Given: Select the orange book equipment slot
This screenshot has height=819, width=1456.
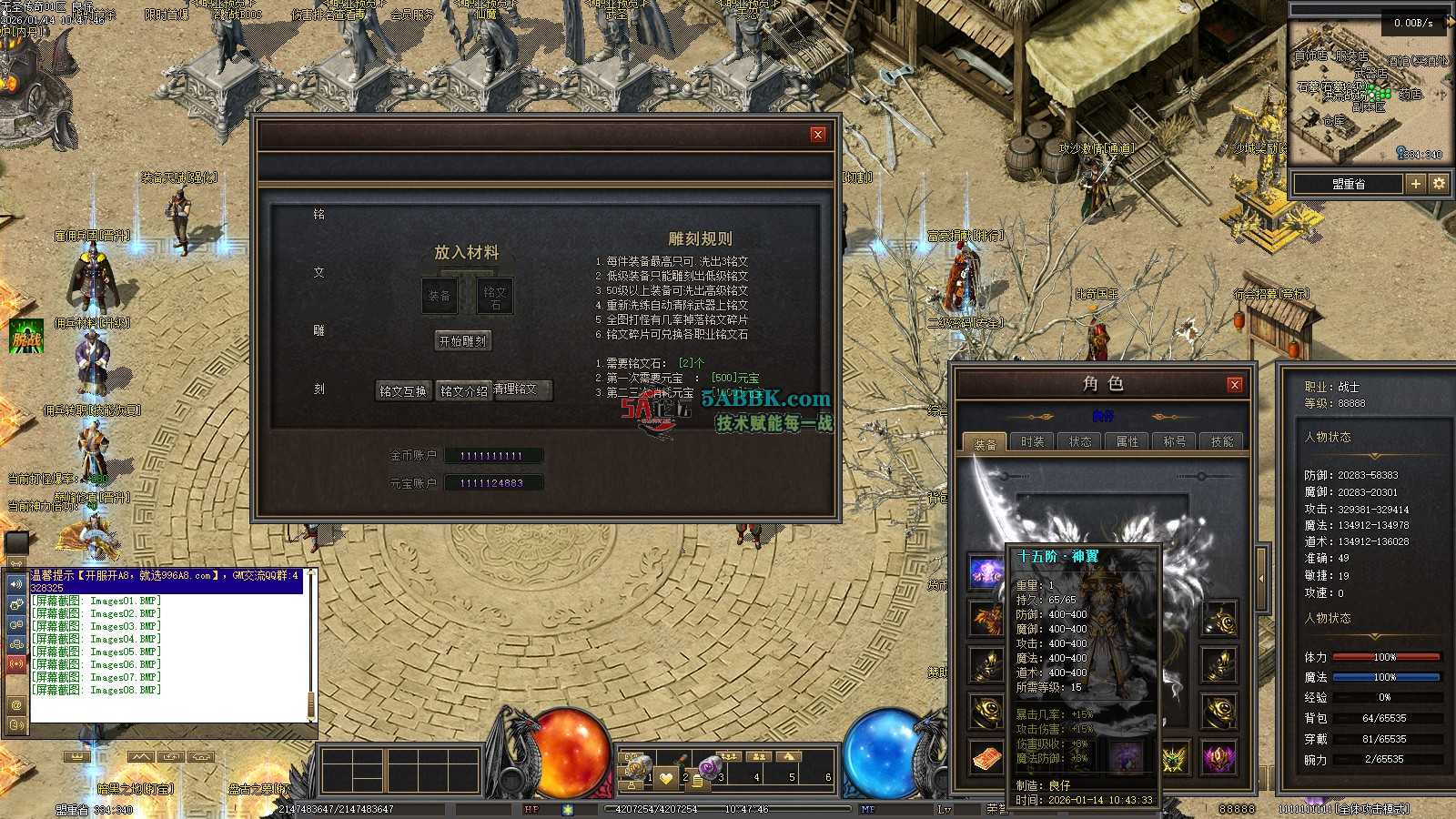Looking at the screenshot, I should pos(986,757).
